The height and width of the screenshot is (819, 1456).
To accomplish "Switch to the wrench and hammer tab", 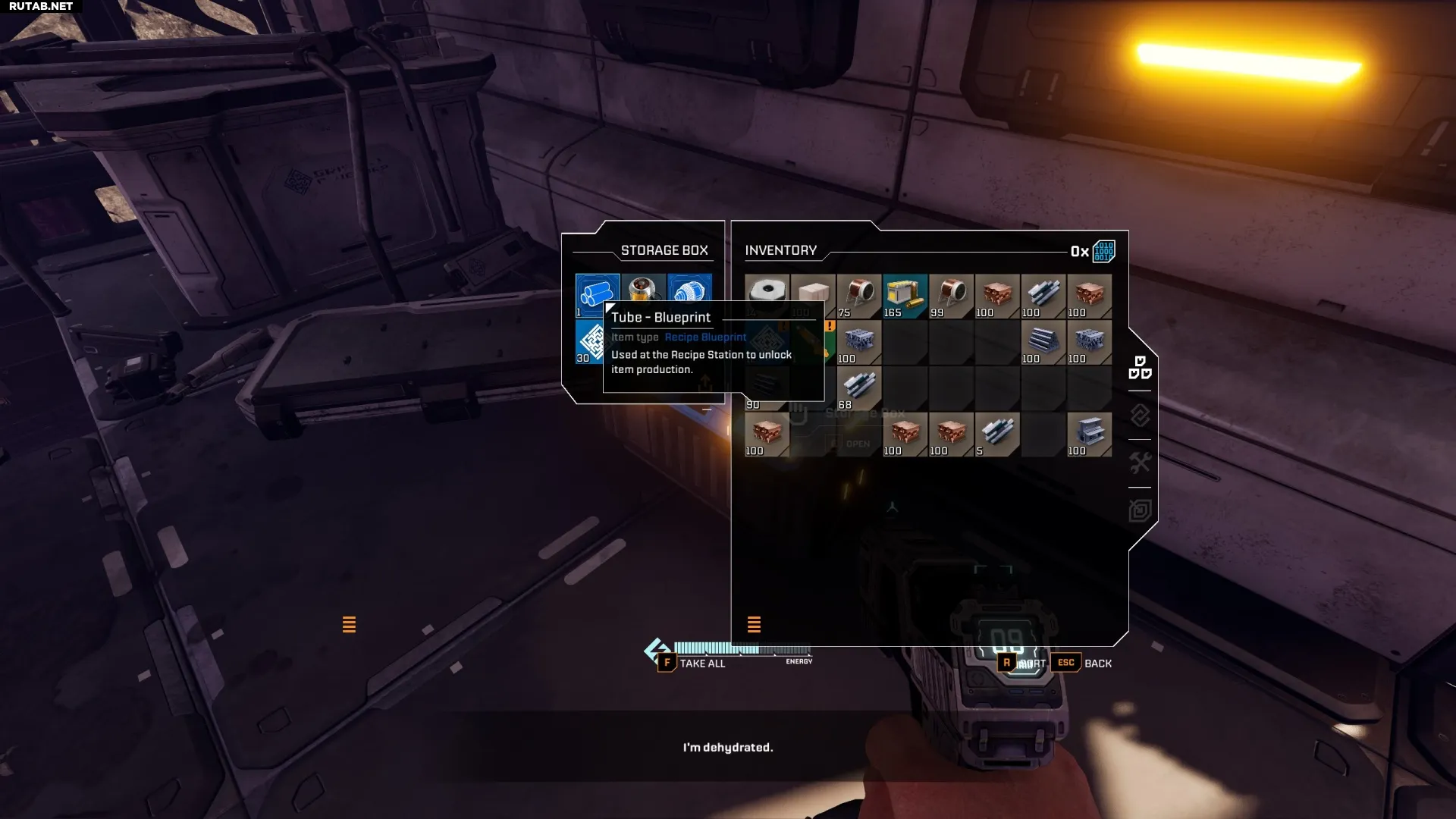I will [1140, 463].
